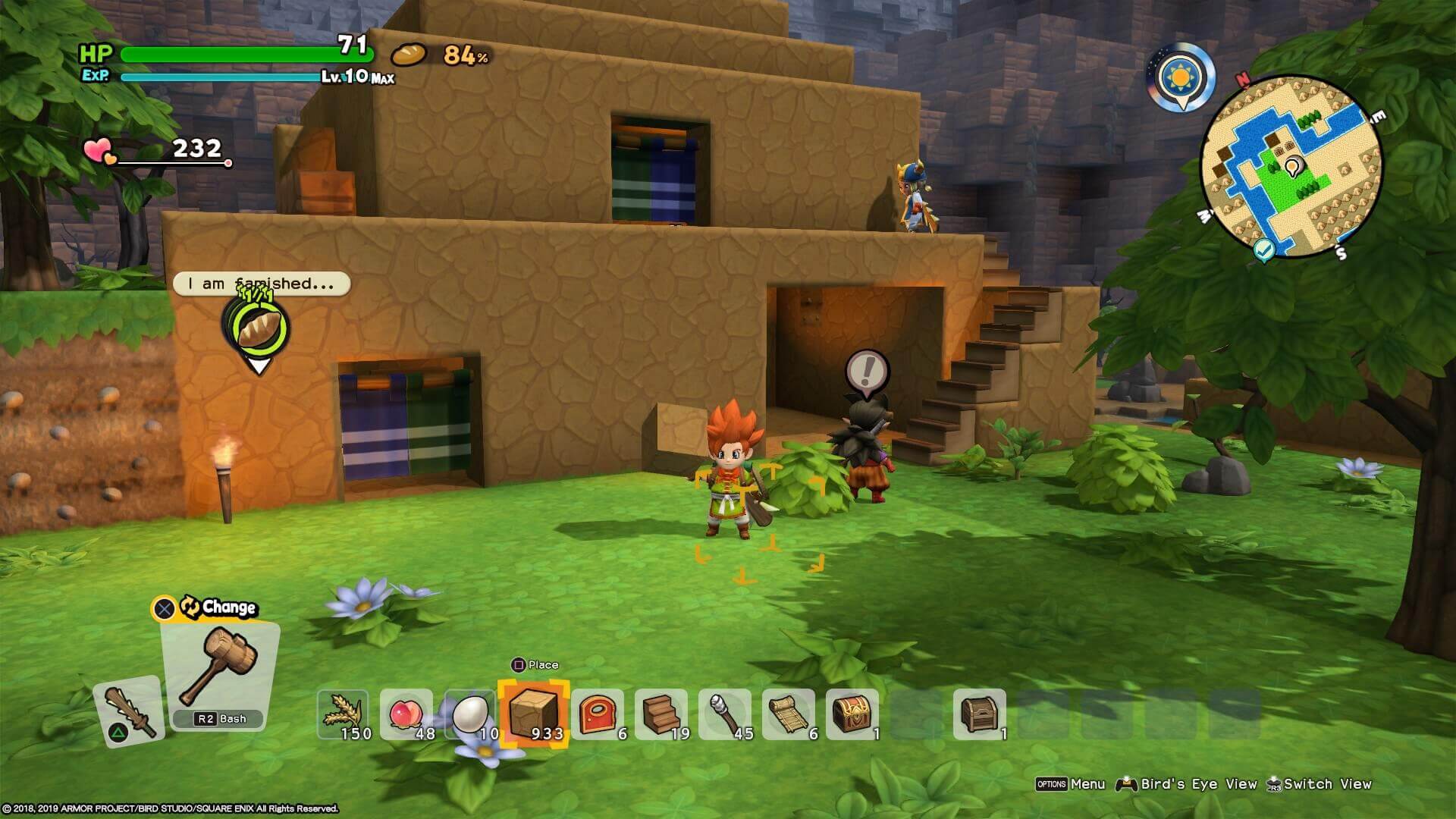
Task: Open the circular minimap
Action: [x=1291, y=166]
